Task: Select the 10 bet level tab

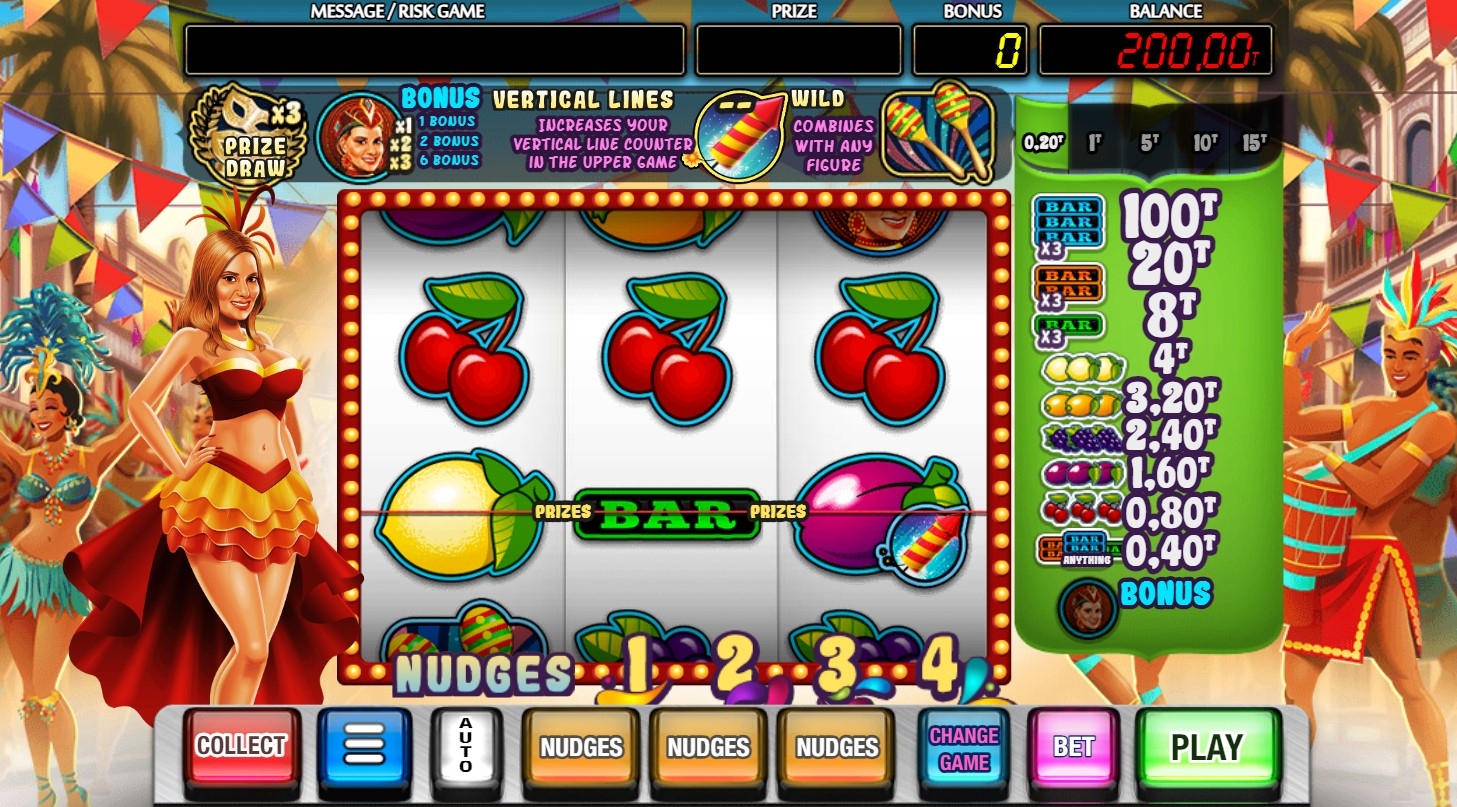Action: 1204,142
